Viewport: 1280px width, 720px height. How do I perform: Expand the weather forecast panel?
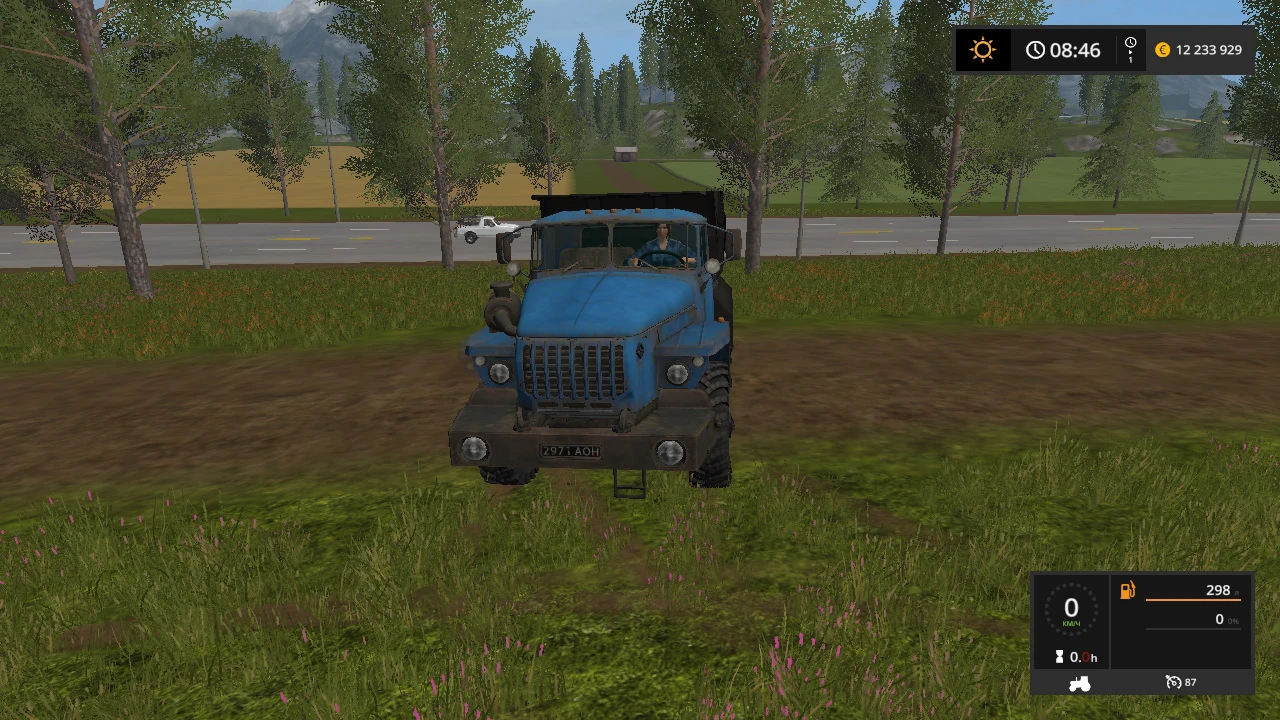pos(982,49)
